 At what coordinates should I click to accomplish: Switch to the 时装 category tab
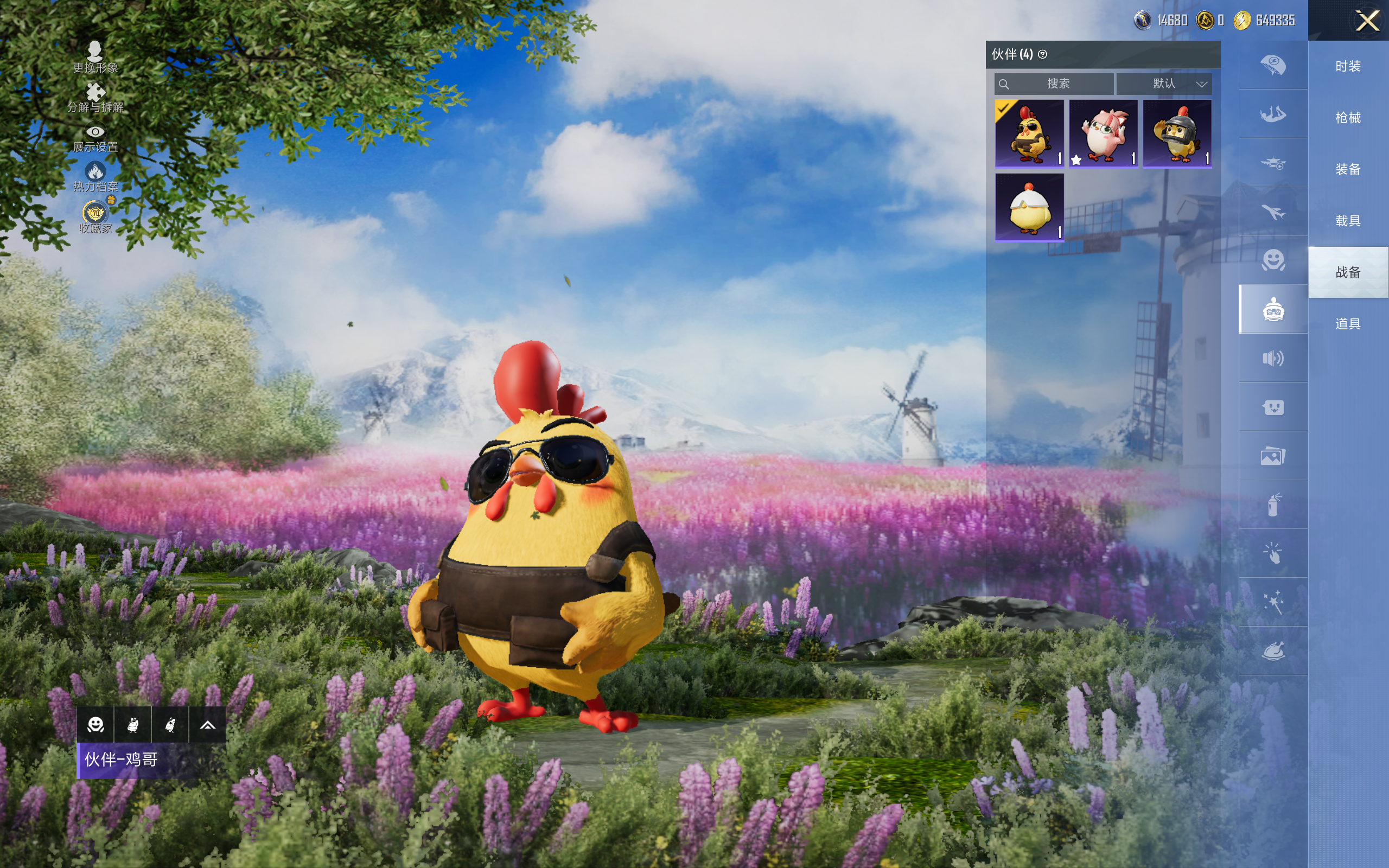[x=1348, y=67]
